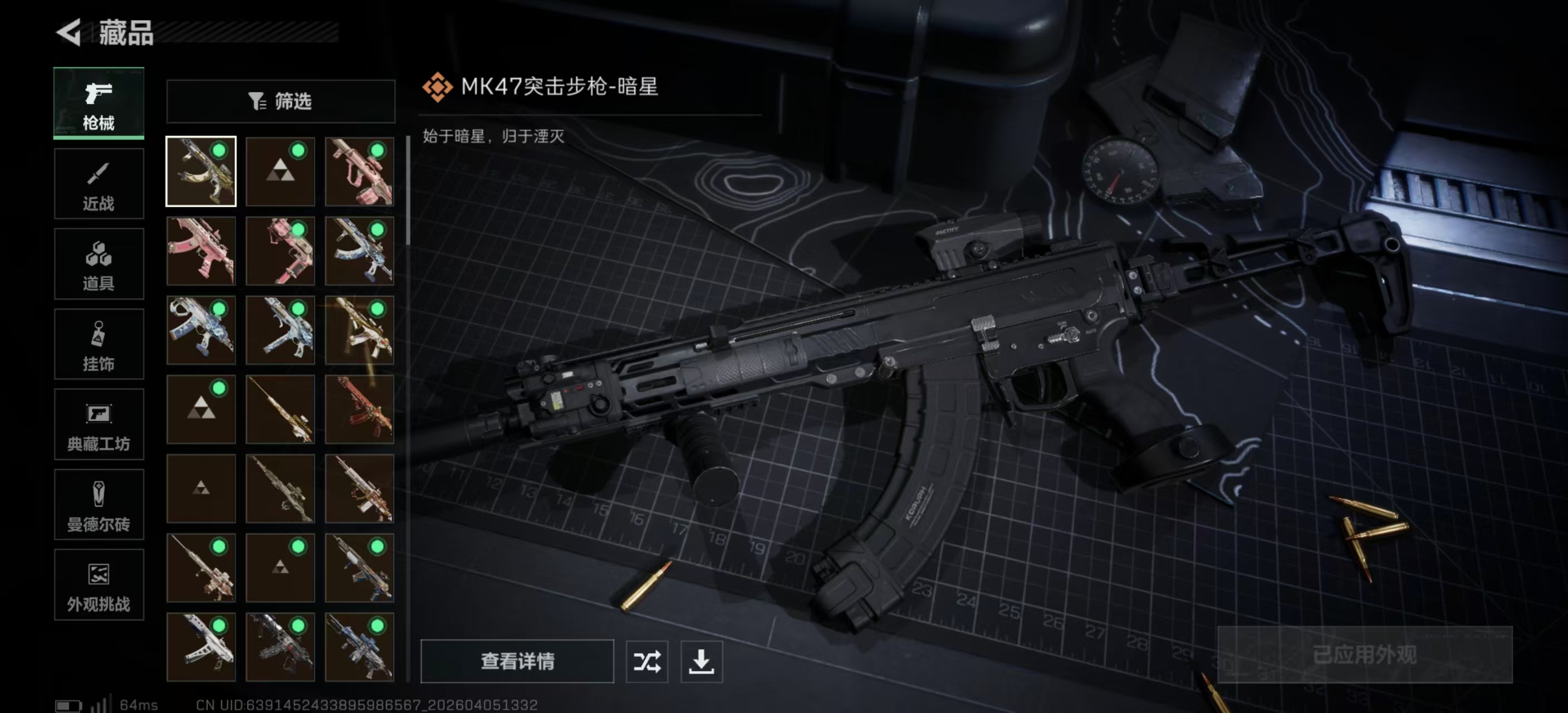Click the back arrow next to 藏品
Screen dimensions: 1568x713
click(x=69, y=33)
